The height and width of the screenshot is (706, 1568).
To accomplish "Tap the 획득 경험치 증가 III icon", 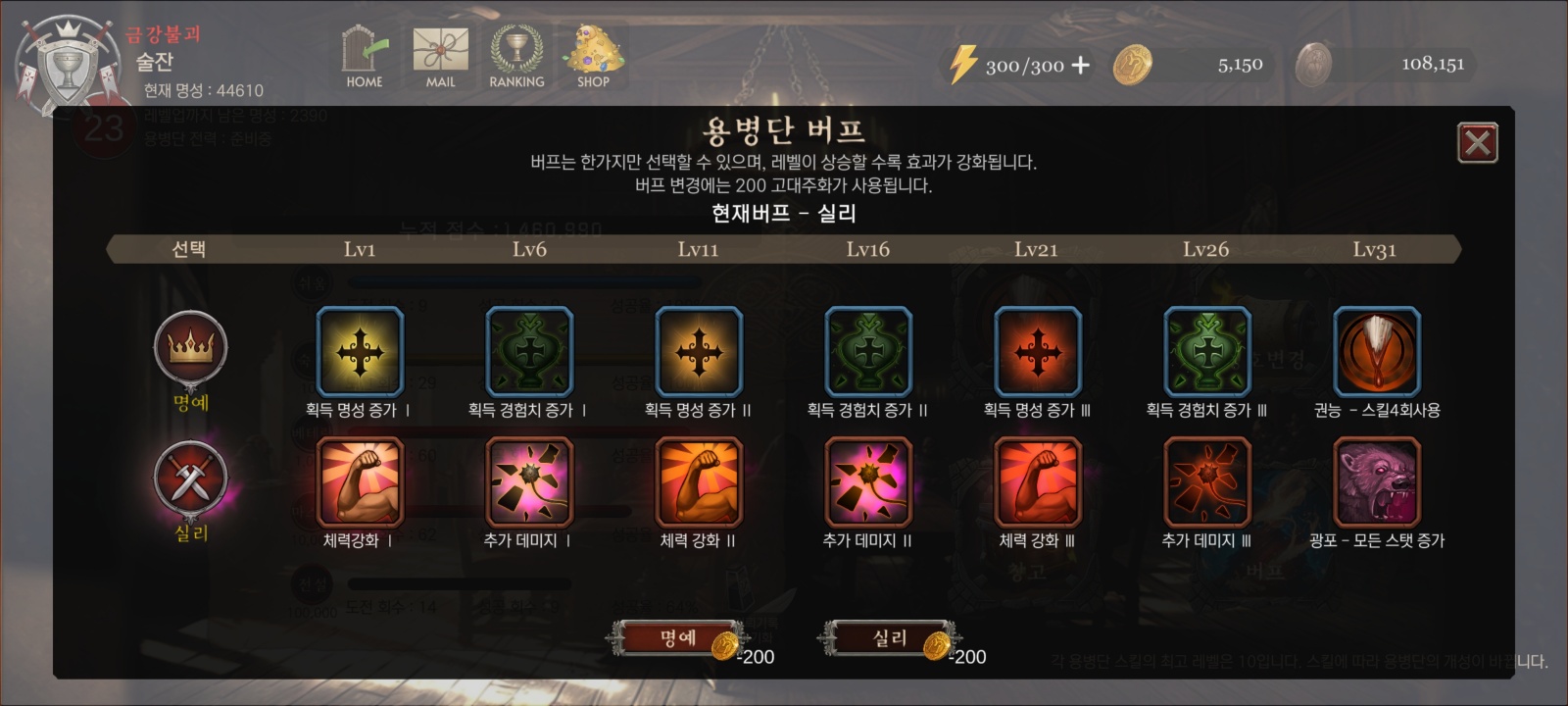I will click(x=1206, y=351).
